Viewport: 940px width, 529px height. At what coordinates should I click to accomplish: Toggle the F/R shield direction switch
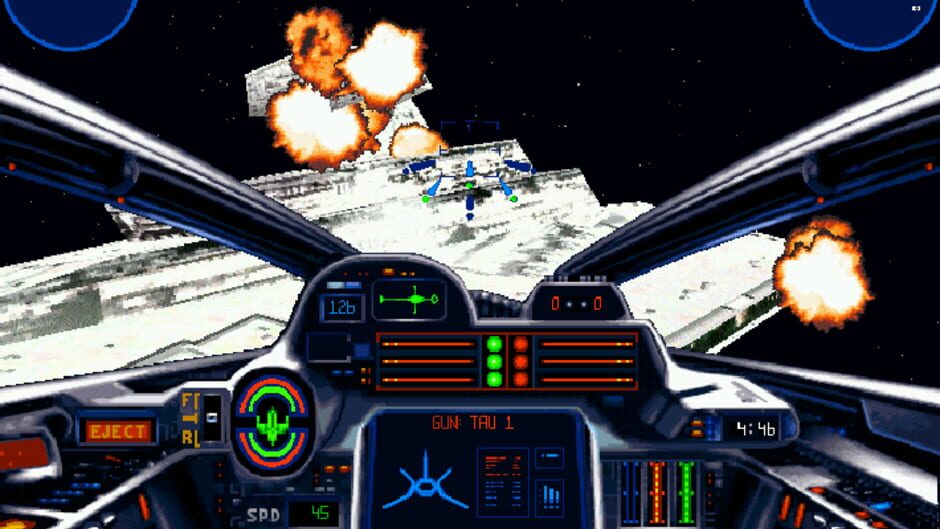coord(211,416)
